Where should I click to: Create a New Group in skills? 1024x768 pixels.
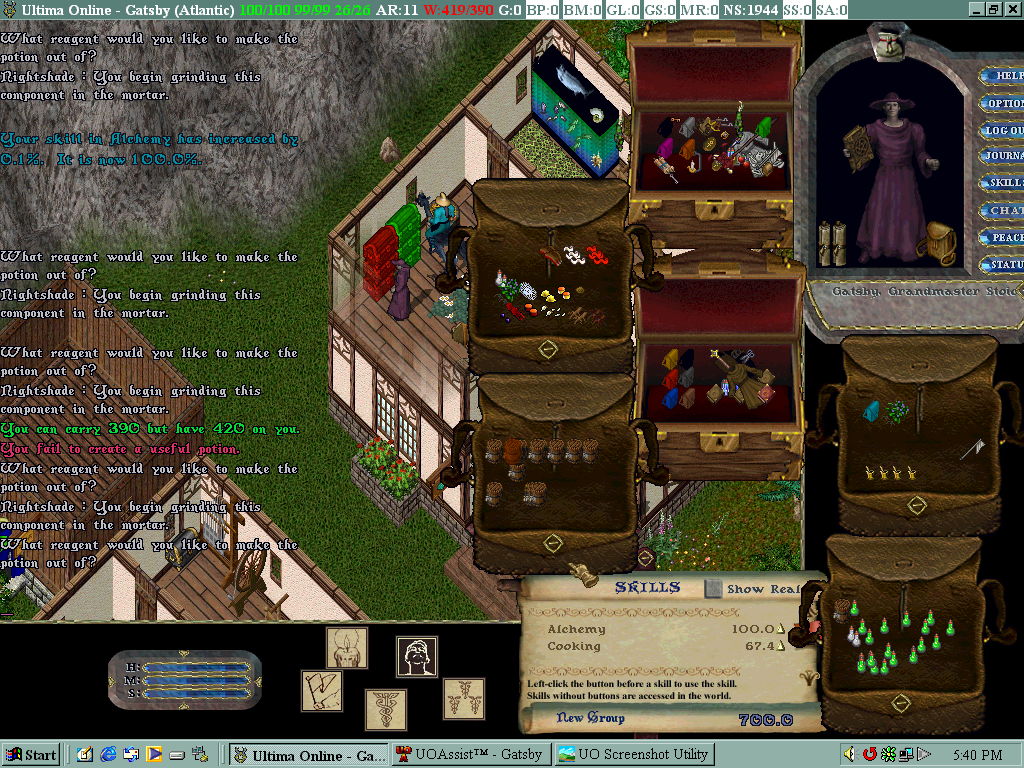click(591, 718)
